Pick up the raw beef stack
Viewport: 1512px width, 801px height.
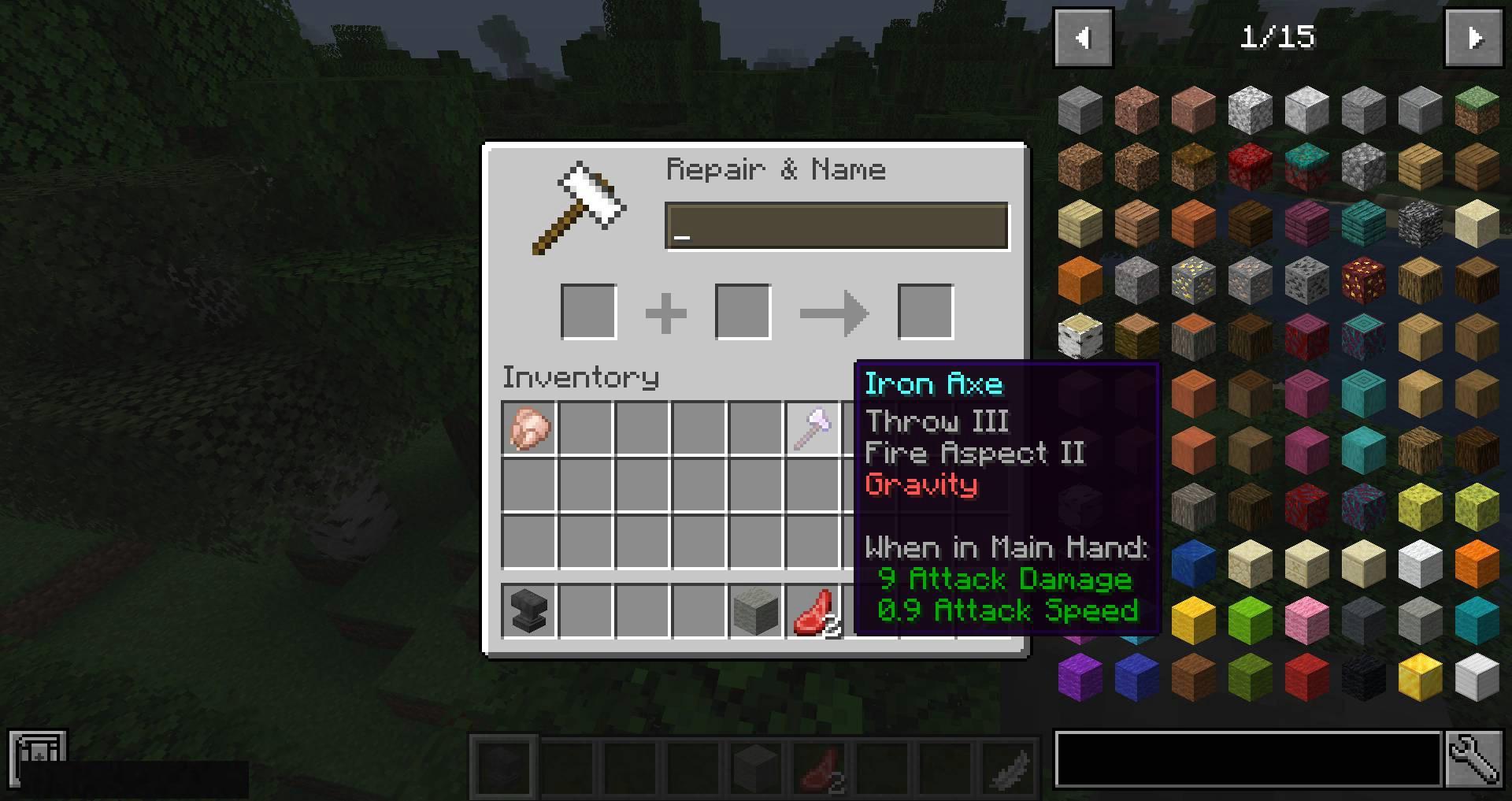point(812,611)
